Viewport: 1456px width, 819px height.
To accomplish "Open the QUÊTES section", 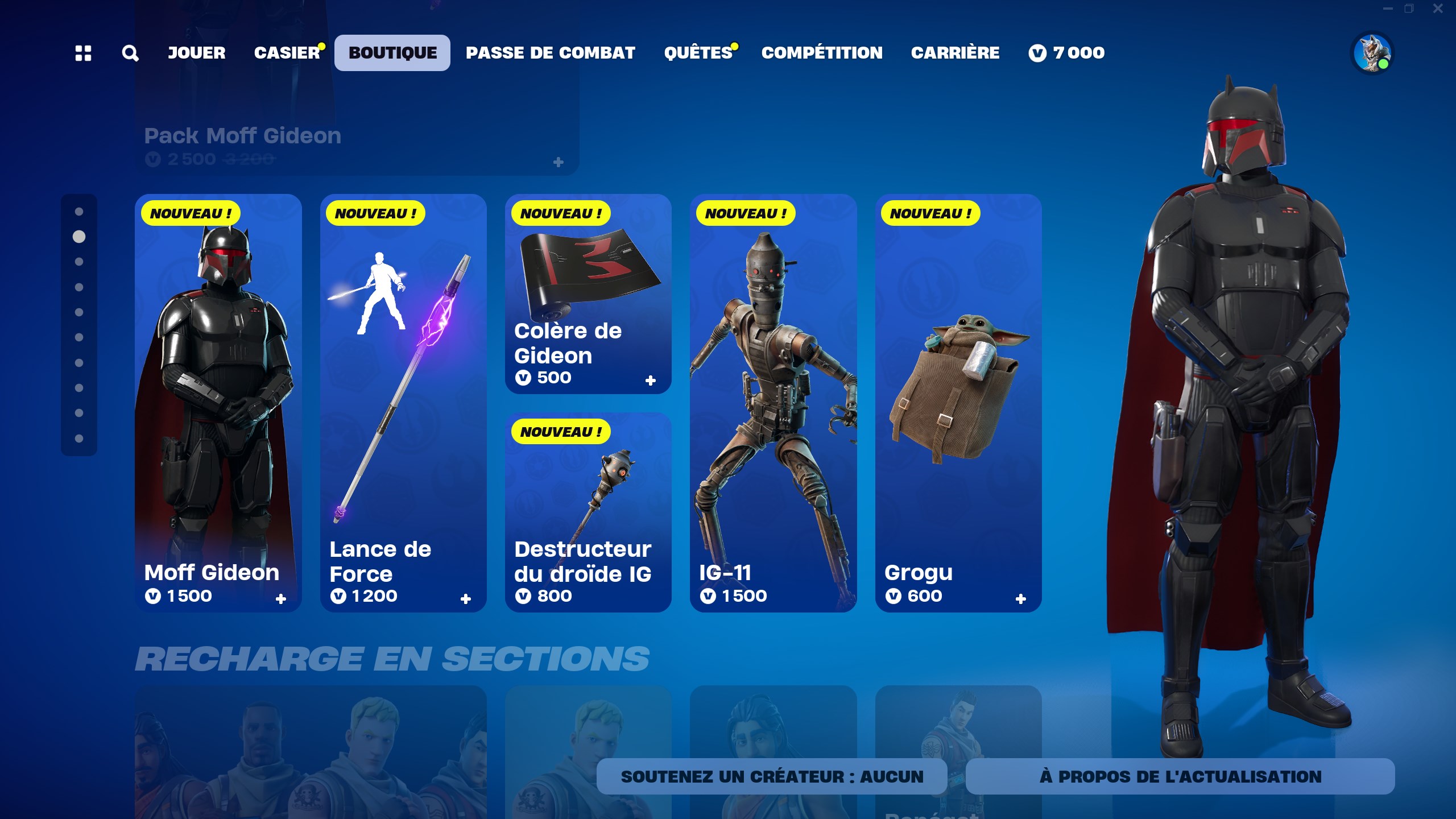I will tap(697, 53).
